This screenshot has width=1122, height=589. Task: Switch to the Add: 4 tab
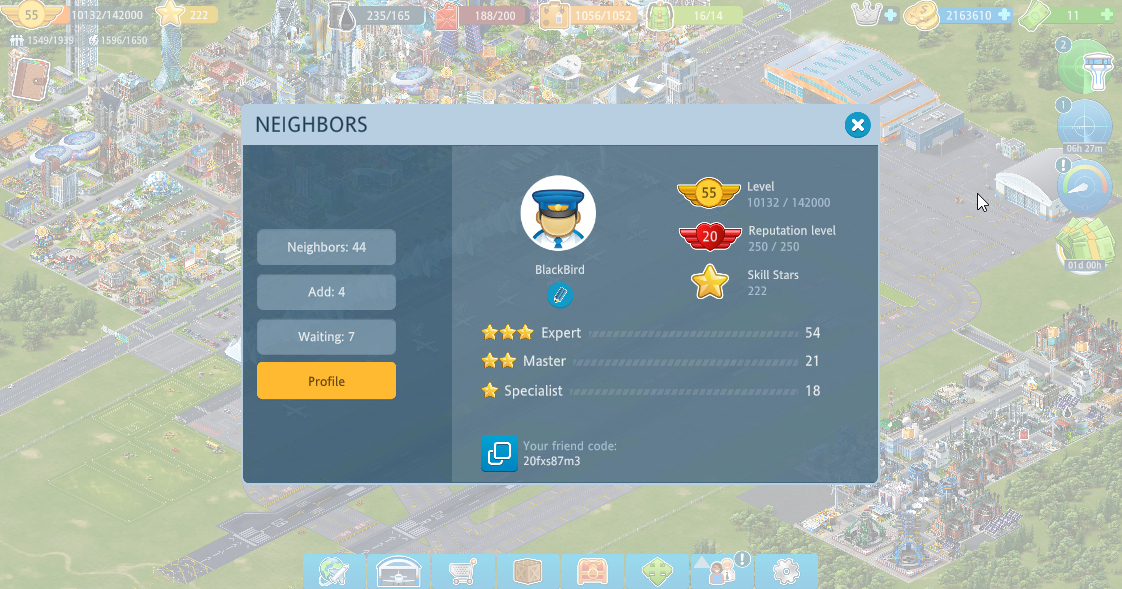point(326,292)
